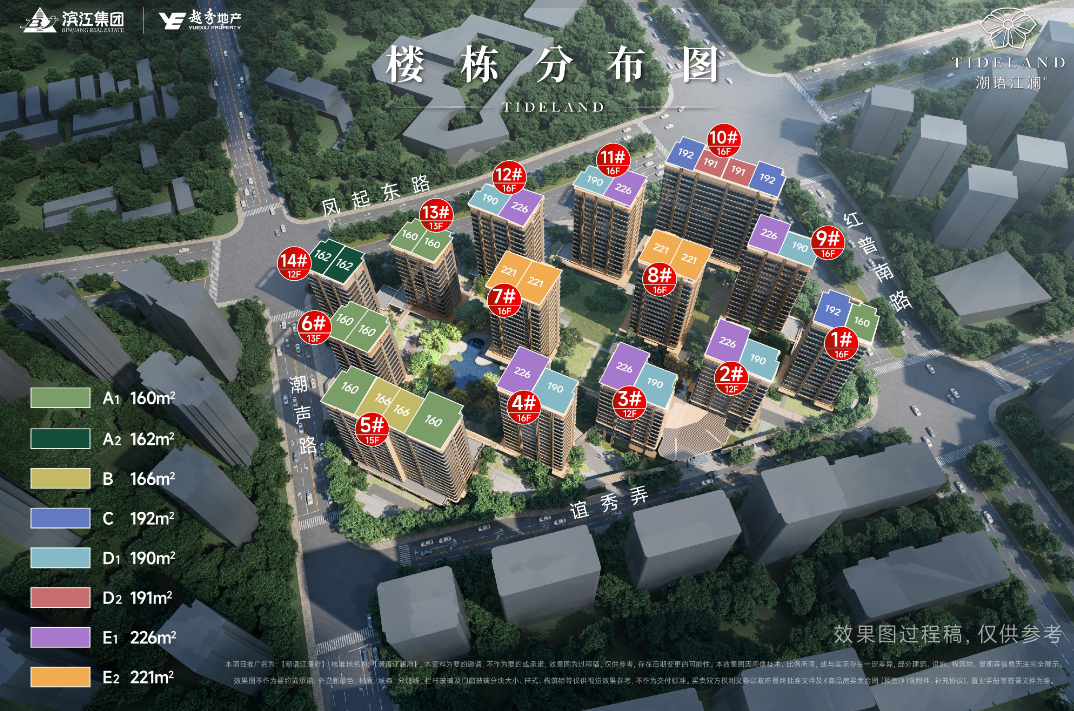Select the E1 226m² purple legend swatch
Viewport: 1074px width, 711px height.
60,636
